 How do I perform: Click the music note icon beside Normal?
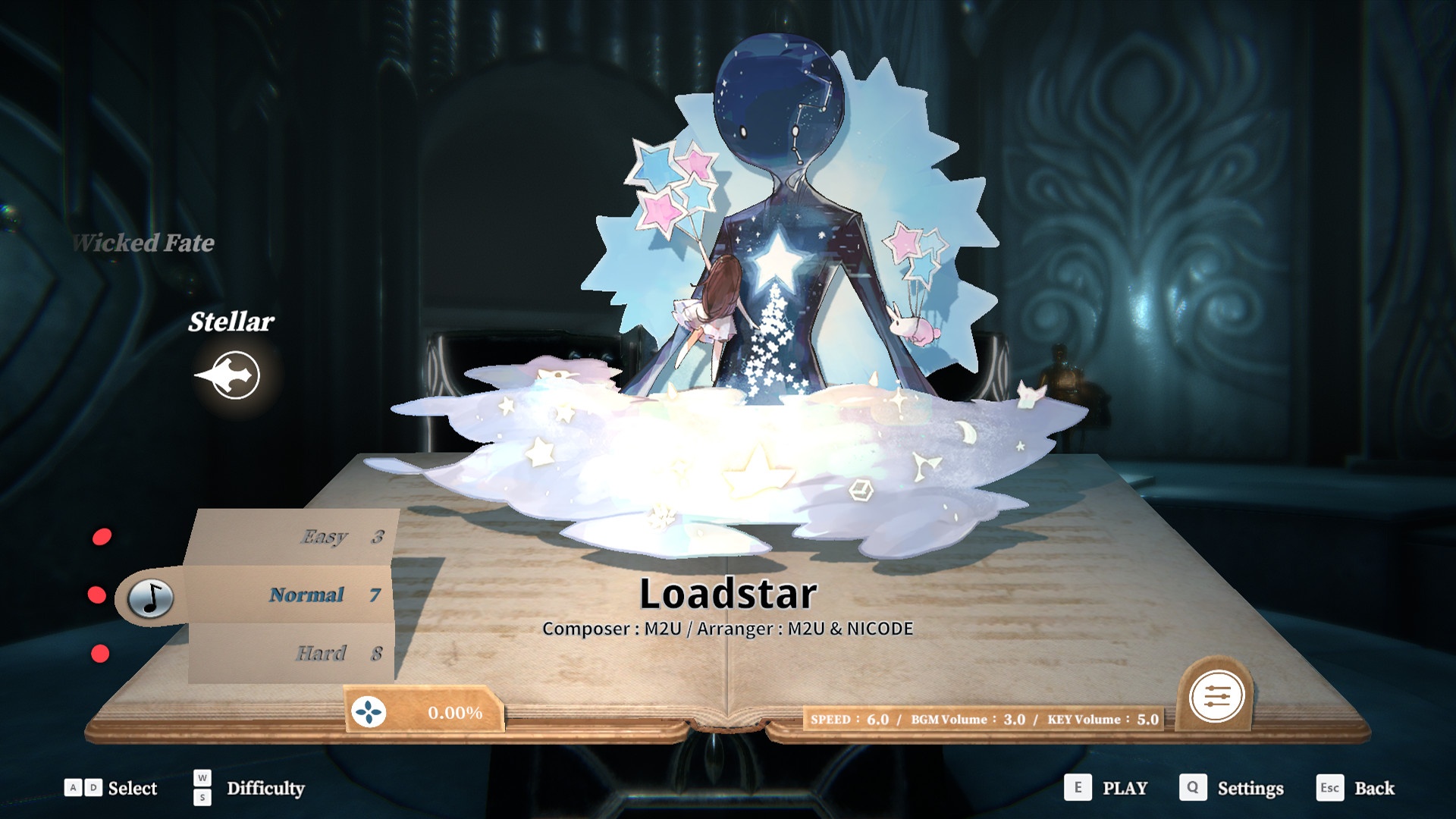tap(151, 597)
